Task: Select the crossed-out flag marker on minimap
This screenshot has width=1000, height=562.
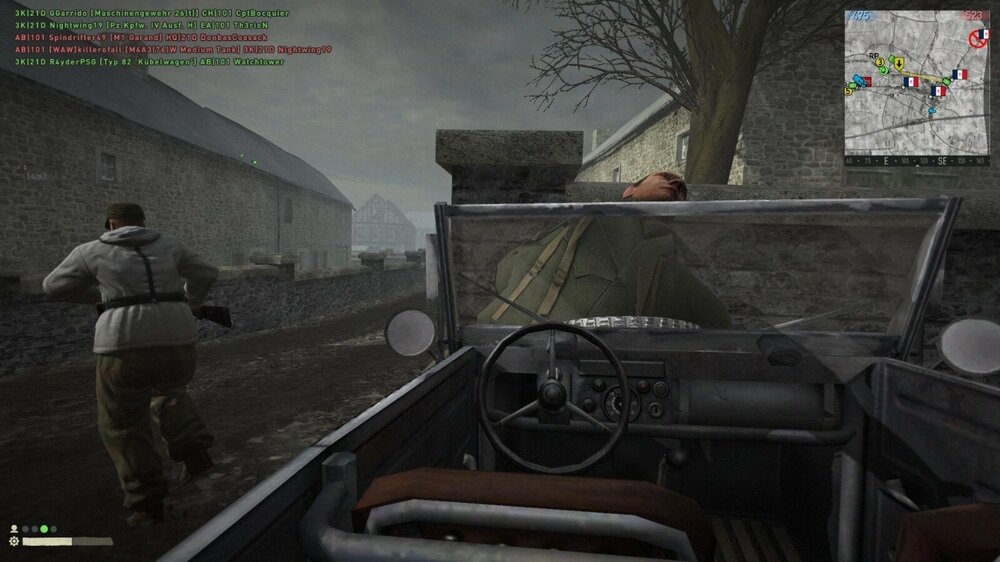Action: point(980,37)
